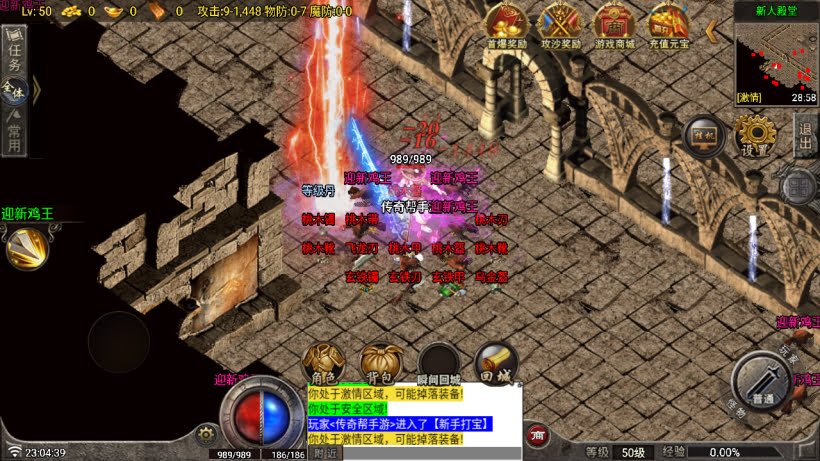Screen dimensions: 820x461
Task: Open the 首爆奖励 first-kill reward icon
Action: pyautogui.click(x=507, y=24)
